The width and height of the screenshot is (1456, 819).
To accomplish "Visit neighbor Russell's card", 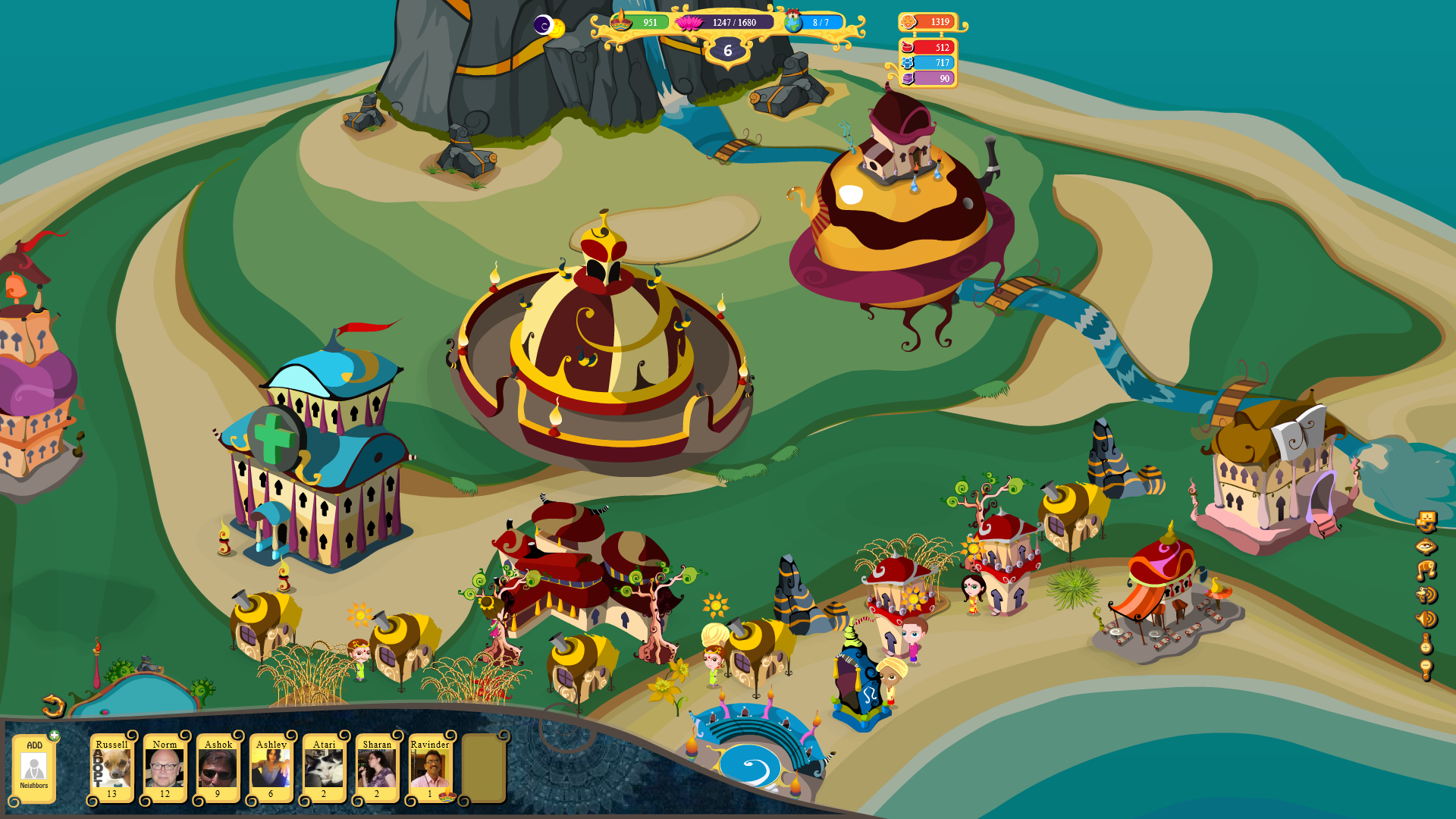I will (x=112, y=768).
